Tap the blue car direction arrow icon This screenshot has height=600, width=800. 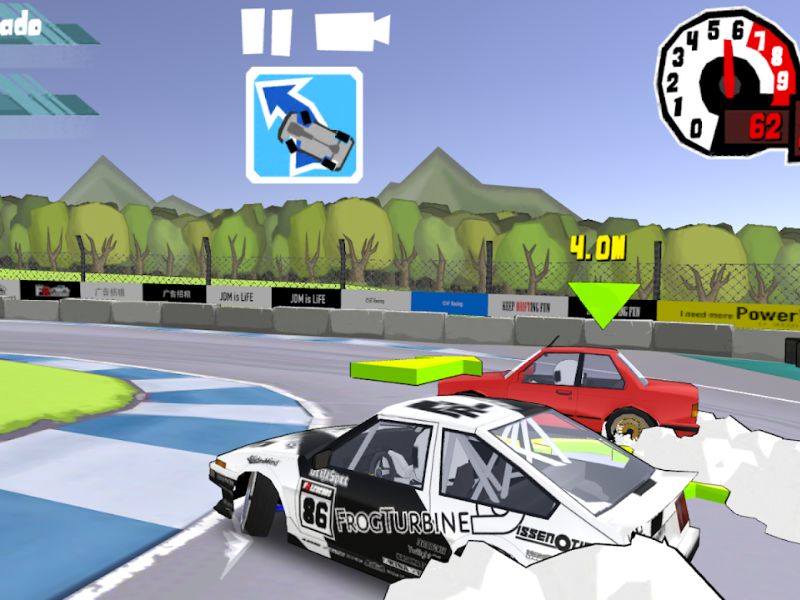coord(303,125)
